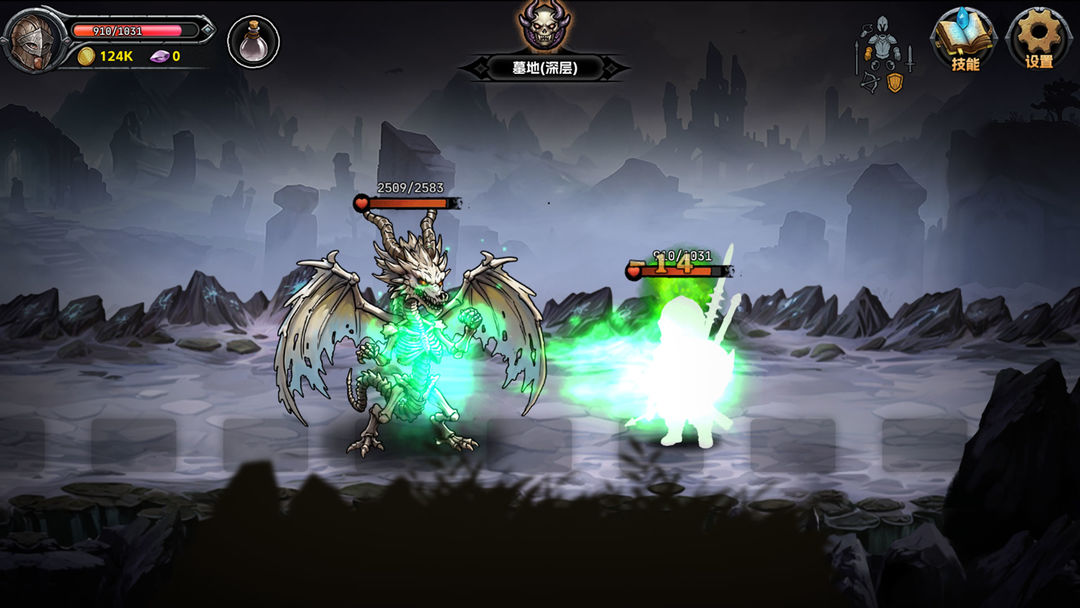Open the 技能 skills spellbook
This screenshot has height=608, width=1080.
(964, 40)
